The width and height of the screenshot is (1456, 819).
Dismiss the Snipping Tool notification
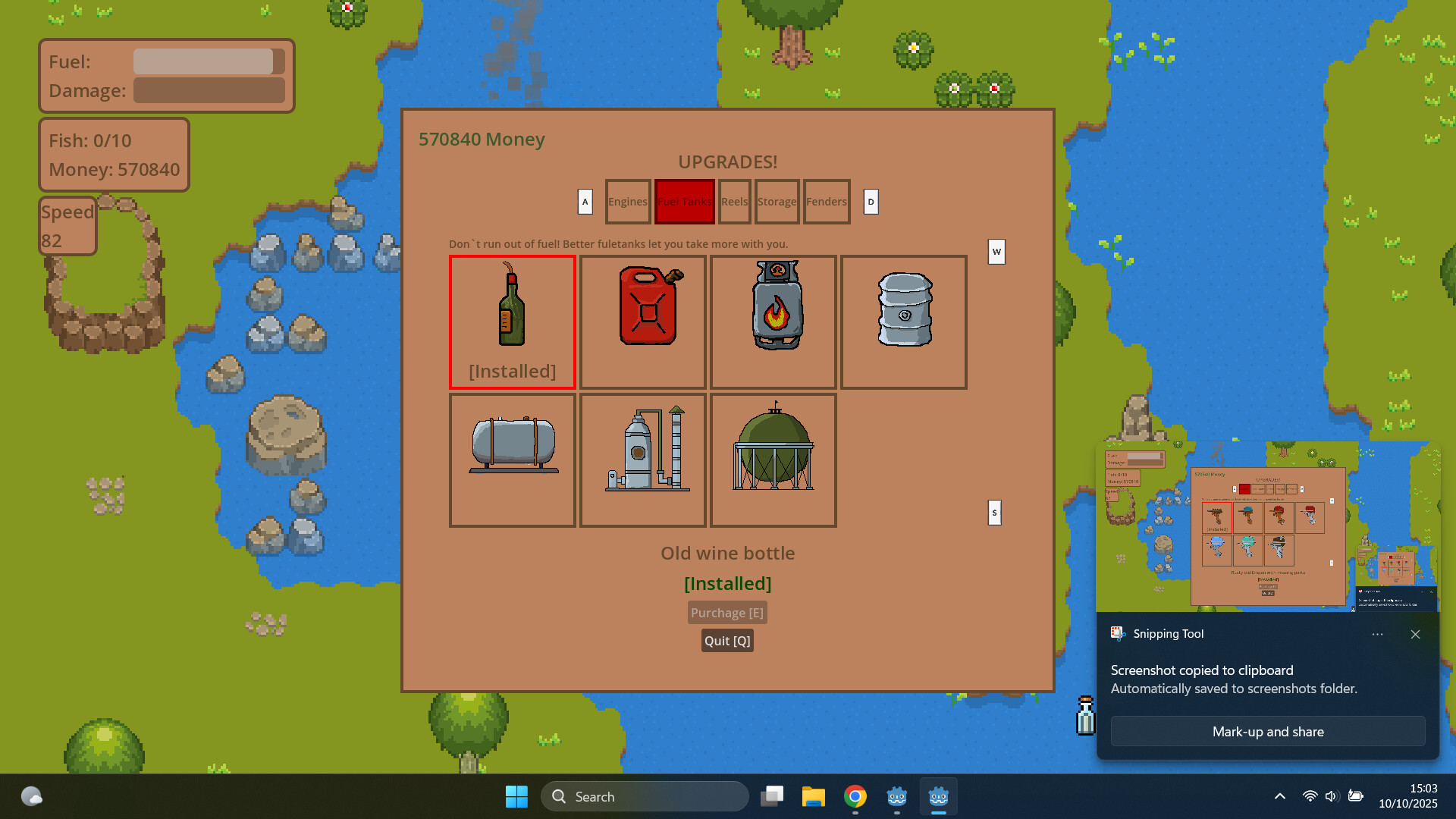[1415, 635]
